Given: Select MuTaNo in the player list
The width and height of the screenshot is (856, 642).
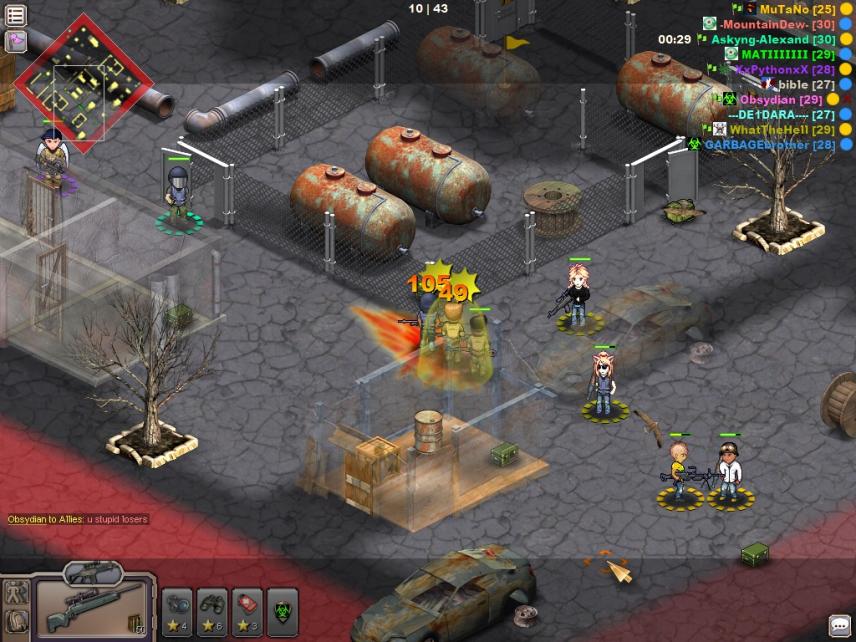Looking at the screenshot, I should pos(797,9).
